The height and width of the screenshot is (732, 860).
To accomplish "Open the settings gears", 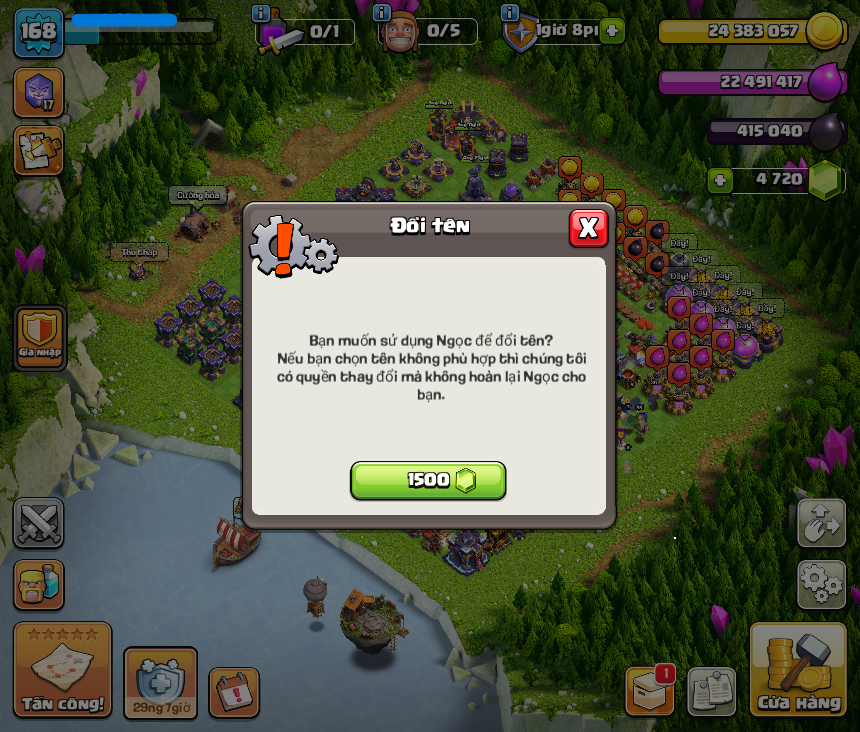I will (821, 584).
